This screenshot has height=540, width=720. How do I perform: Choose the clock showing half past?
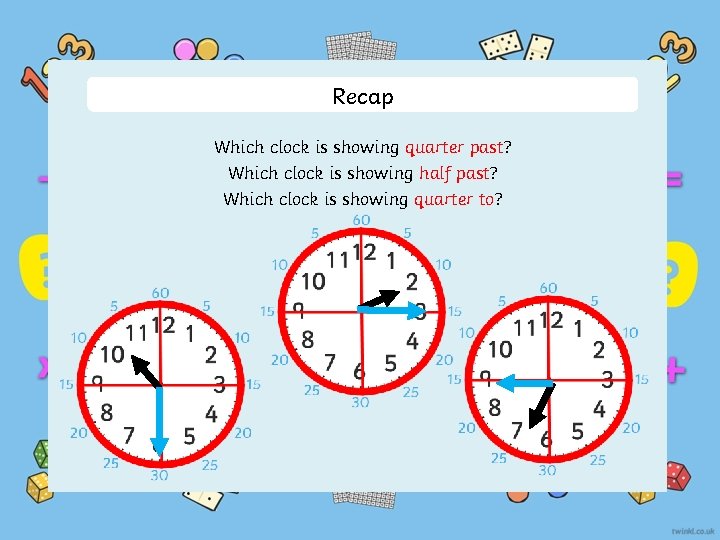160,385
